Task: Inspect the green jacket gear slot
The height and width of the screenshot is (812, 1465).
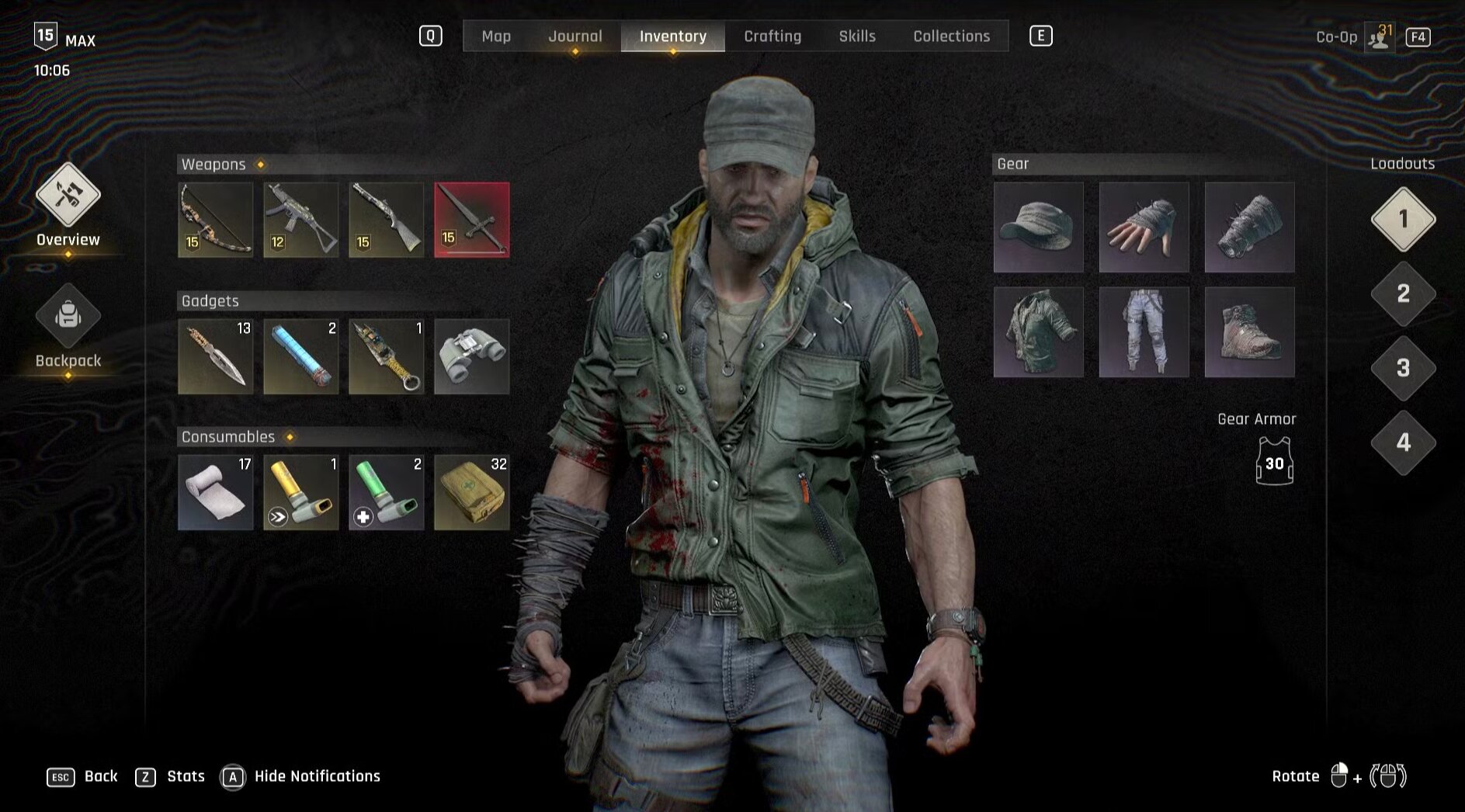Action: coord(1039,332)
